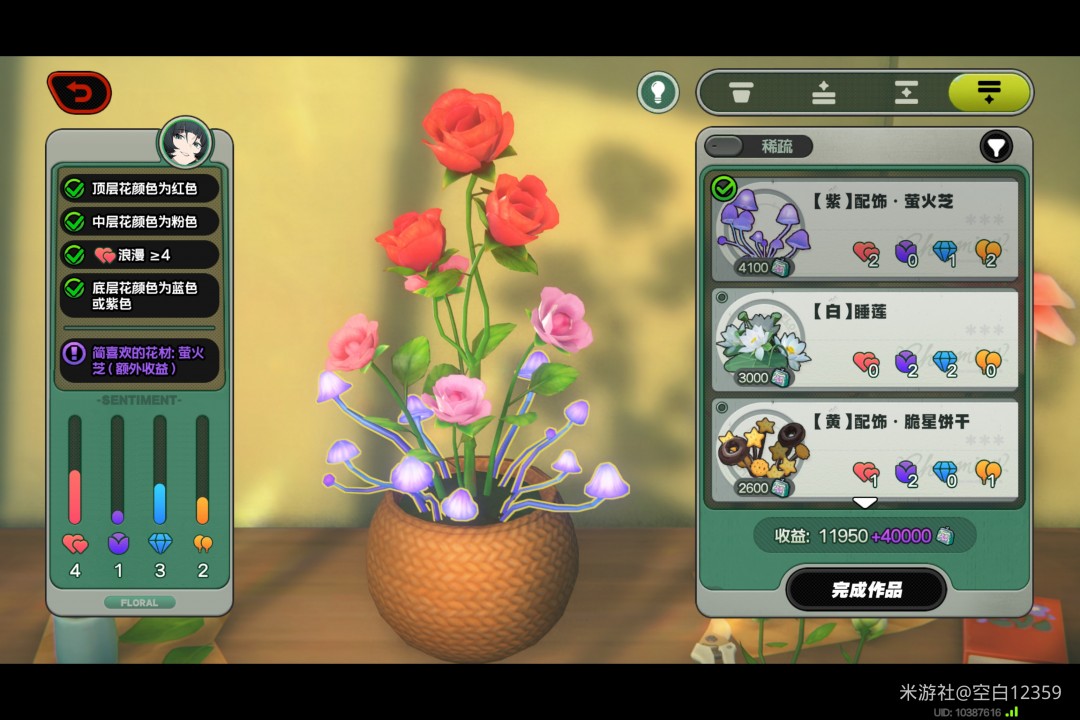Click the customer character portrait

186,145
